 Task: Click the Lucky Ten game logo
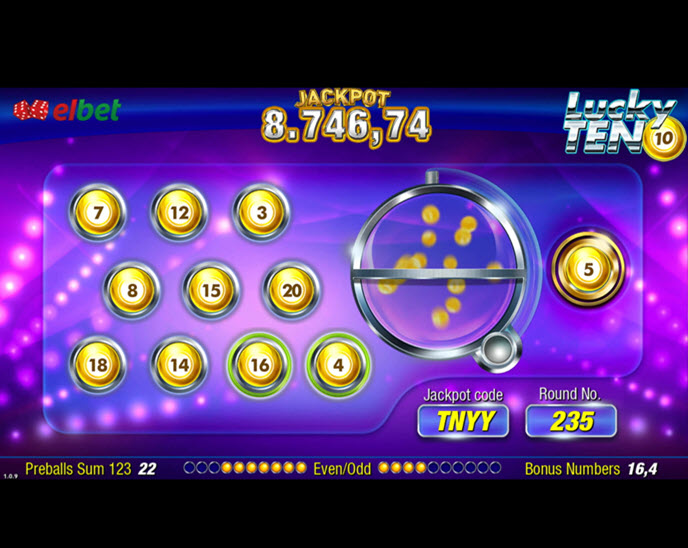(x=620, y=125)
